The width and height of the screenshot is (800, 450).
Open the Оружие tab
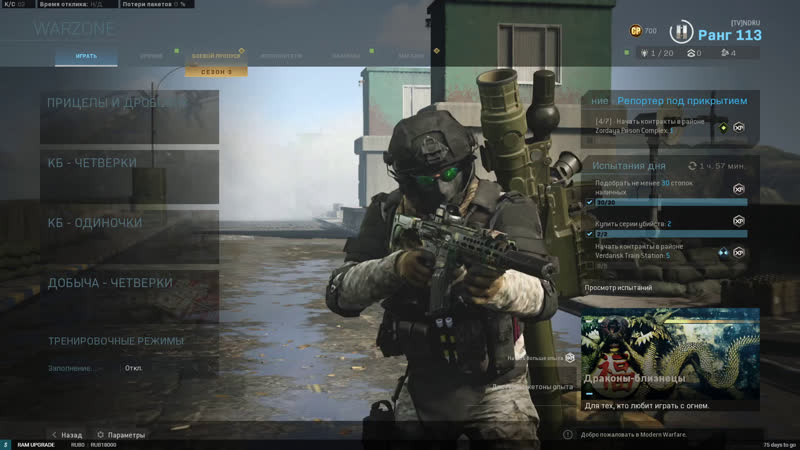tap(151, 56)
